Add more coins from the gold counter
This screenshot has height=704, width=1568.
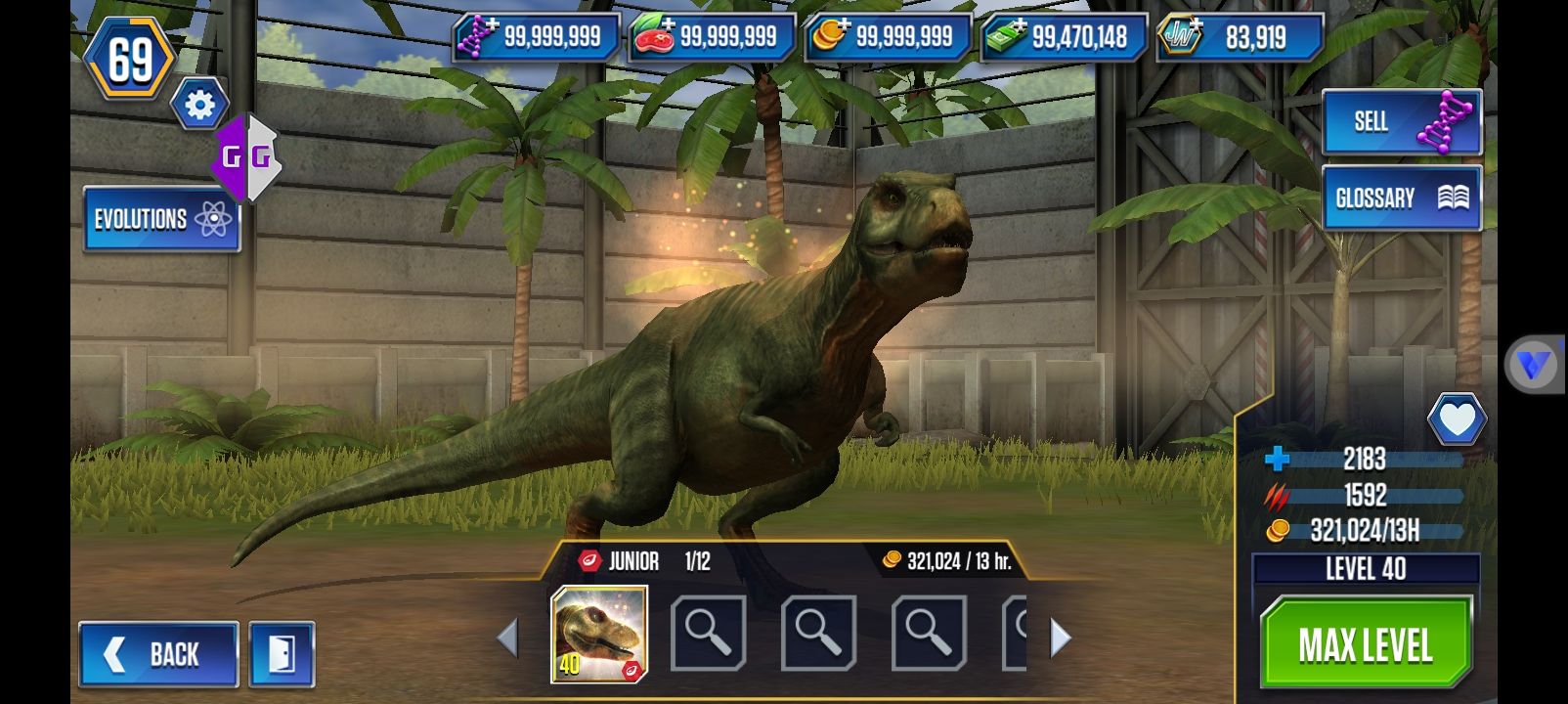click(887, 37)
